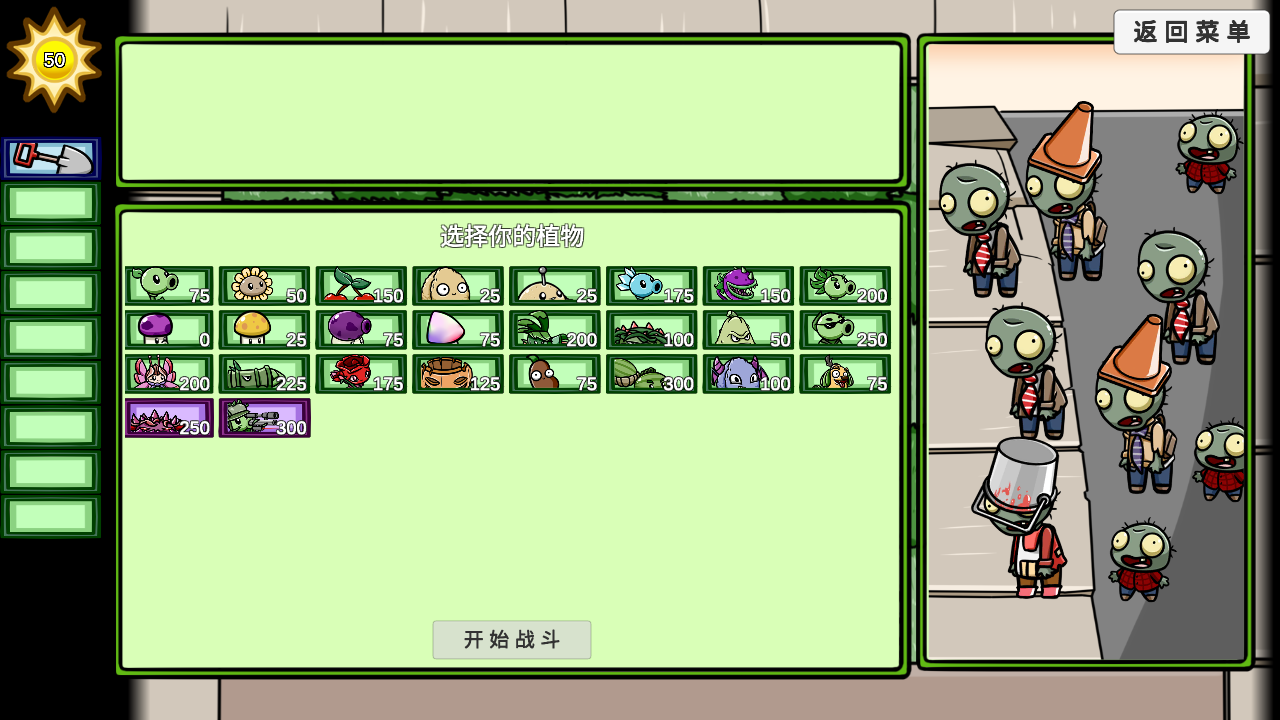
Task: Select the Squash card costing 50
Action: coord(748,330)
